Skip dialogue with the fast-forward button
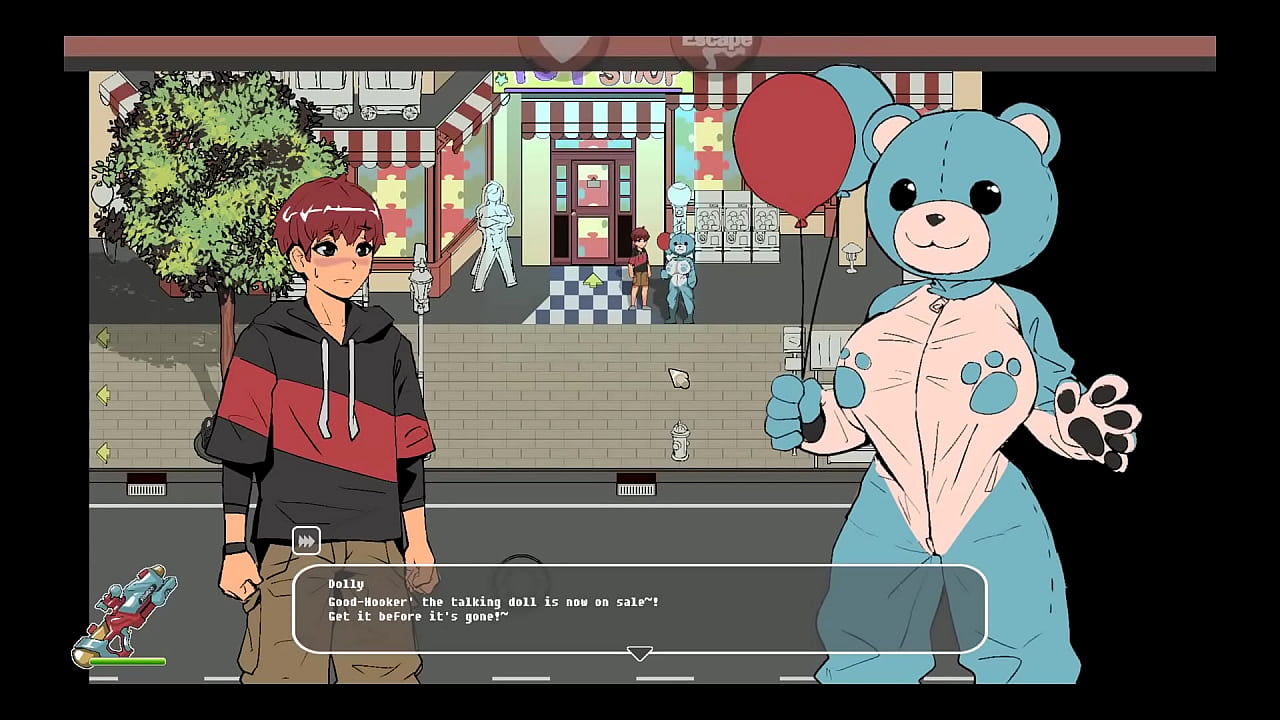The image size is (1280, 720). [306, 541]
